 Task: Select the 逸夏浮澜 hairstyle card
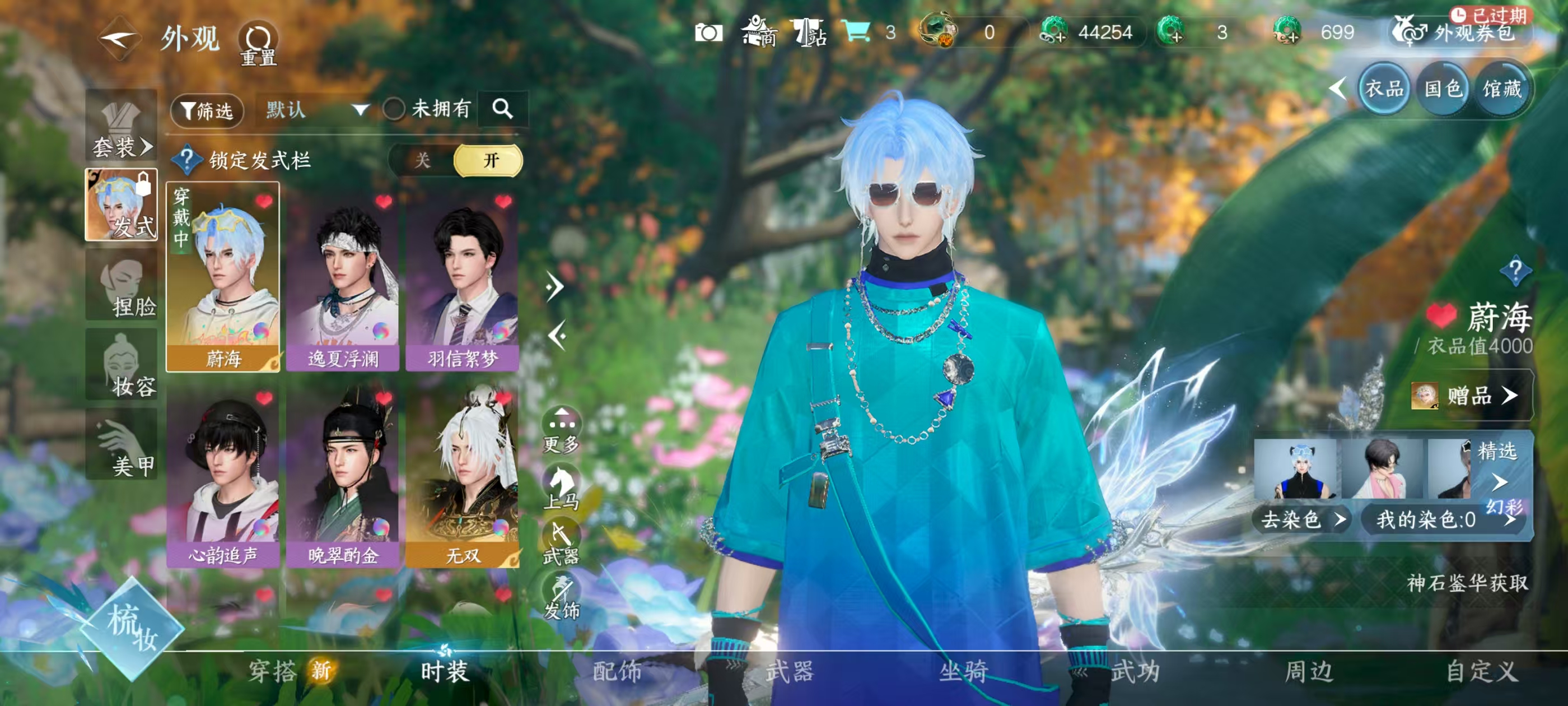pos(343,280)
